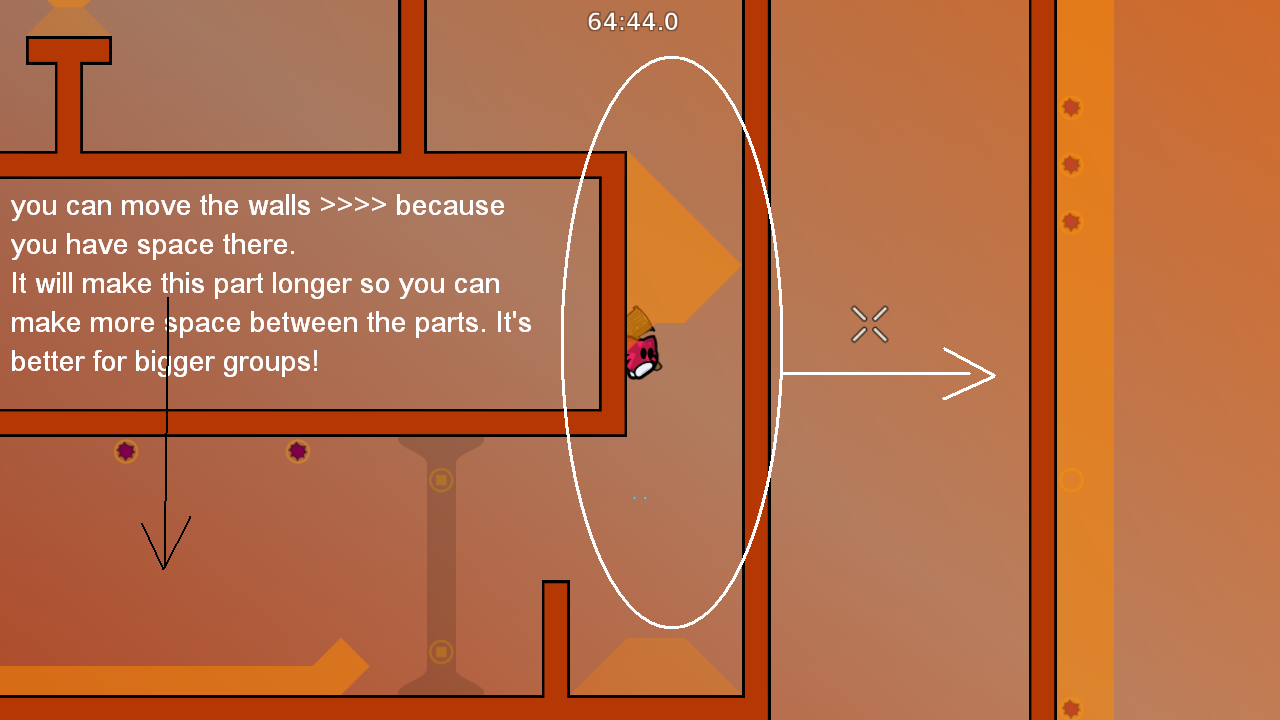The image size is (1280, 720).
Task: Select the gray X cross marker
Action: point(868,324)
